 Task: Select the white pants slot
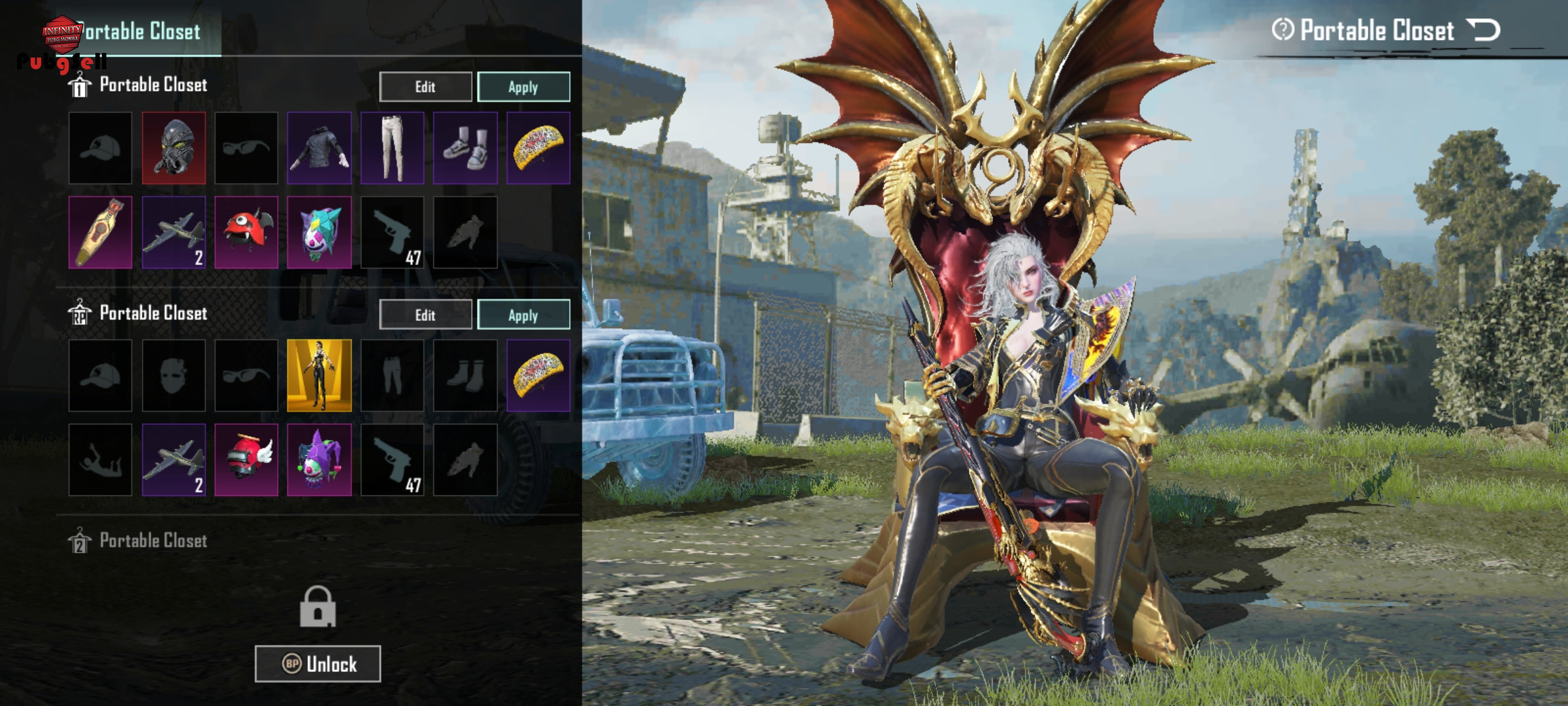pos(392,148)
